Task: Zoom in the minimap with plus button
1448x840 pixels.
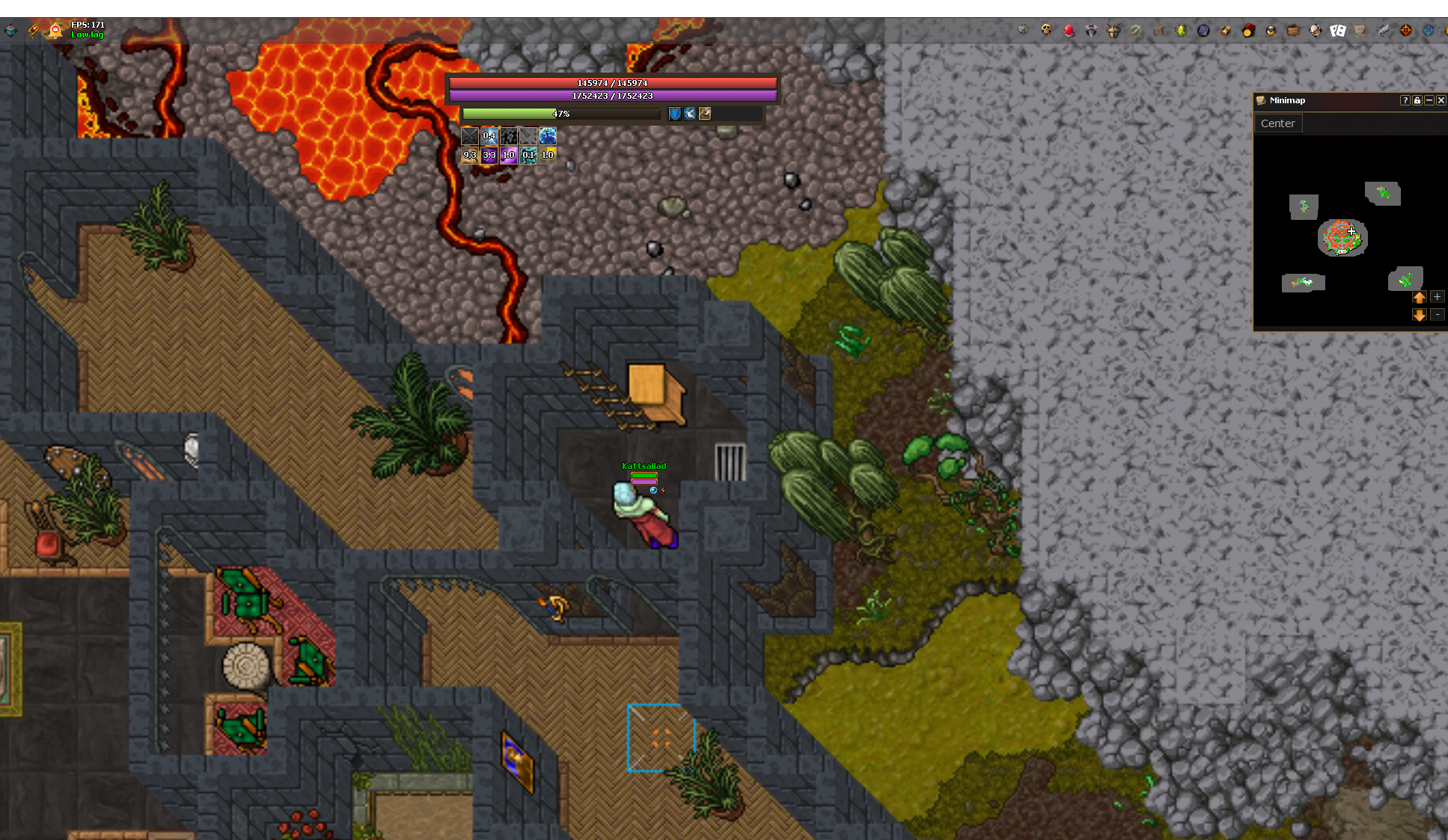Action: [1437, 297]
